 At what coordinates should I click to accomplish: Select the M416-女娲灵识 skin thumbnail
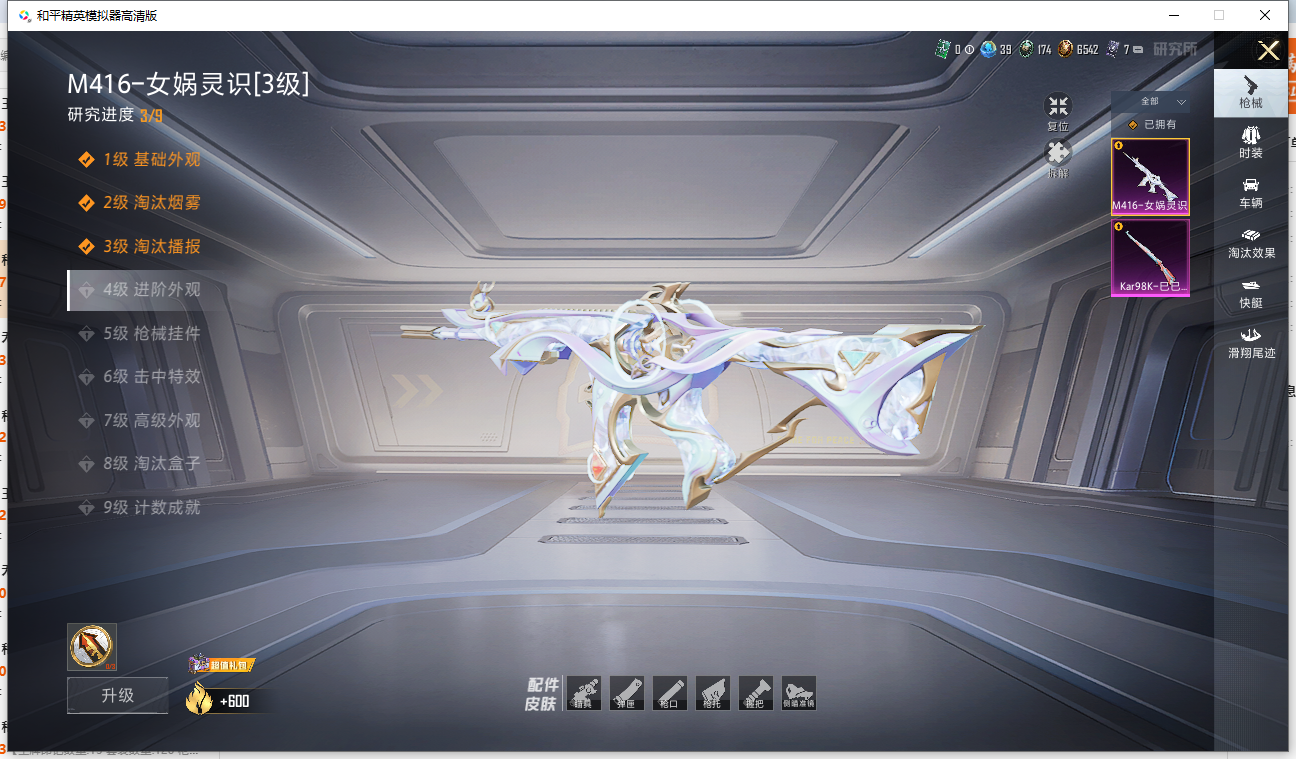[1150, 177]
